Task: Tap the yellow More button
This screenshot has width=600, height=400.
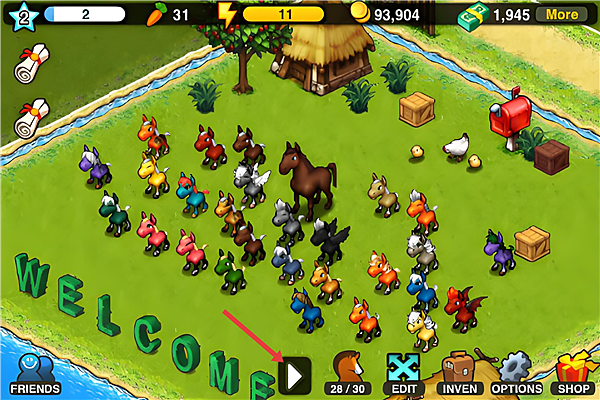Action: point(561,15)
